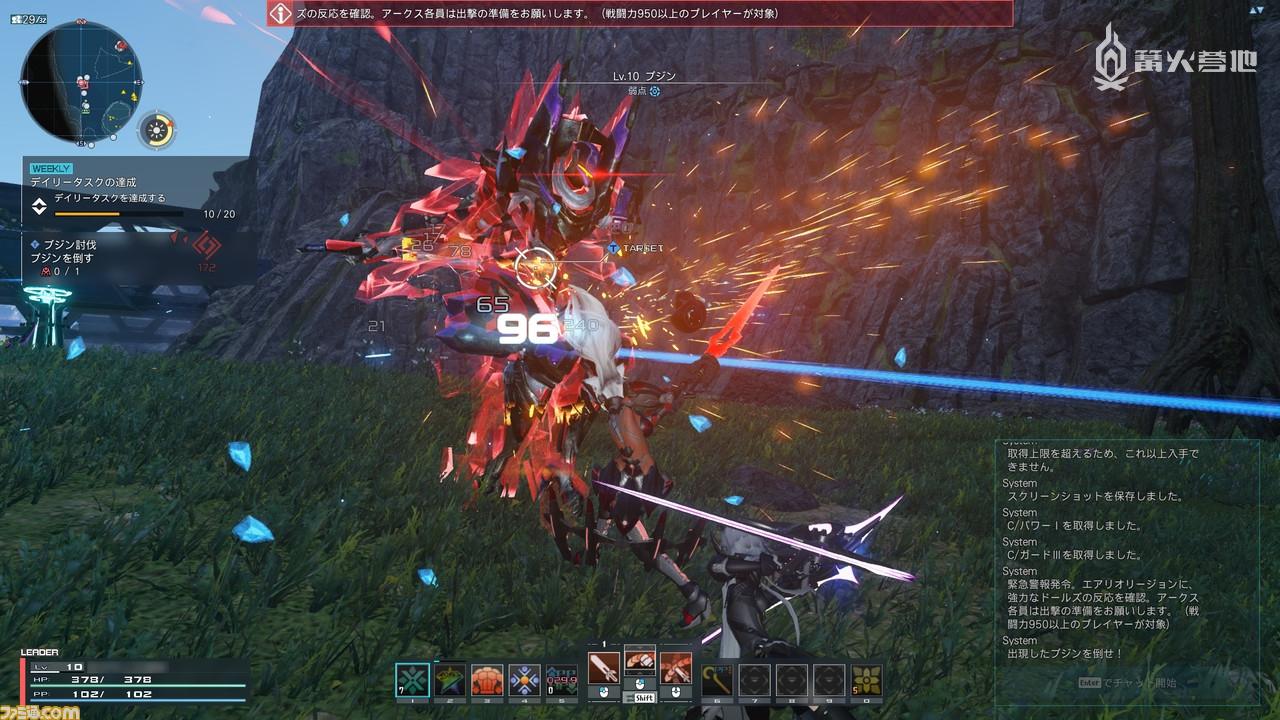Select the photon art icon above the Shift key
This screenshot has width=1280, height=720.
(x=640, y=660)
